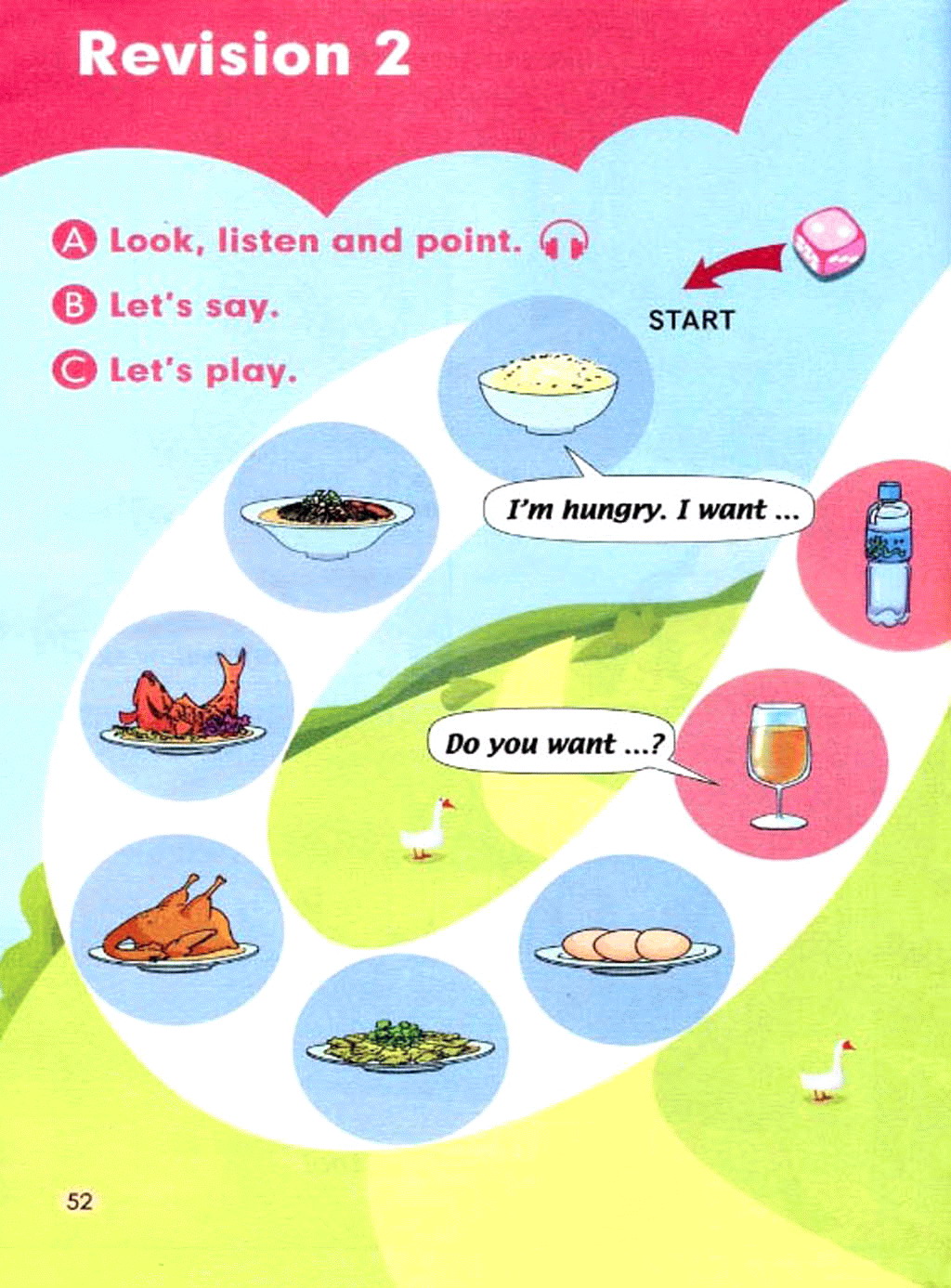The height and width of the screenshot is (1288, 951).
Task: Select the fish dish tile
Action: [x=186, y=705]
